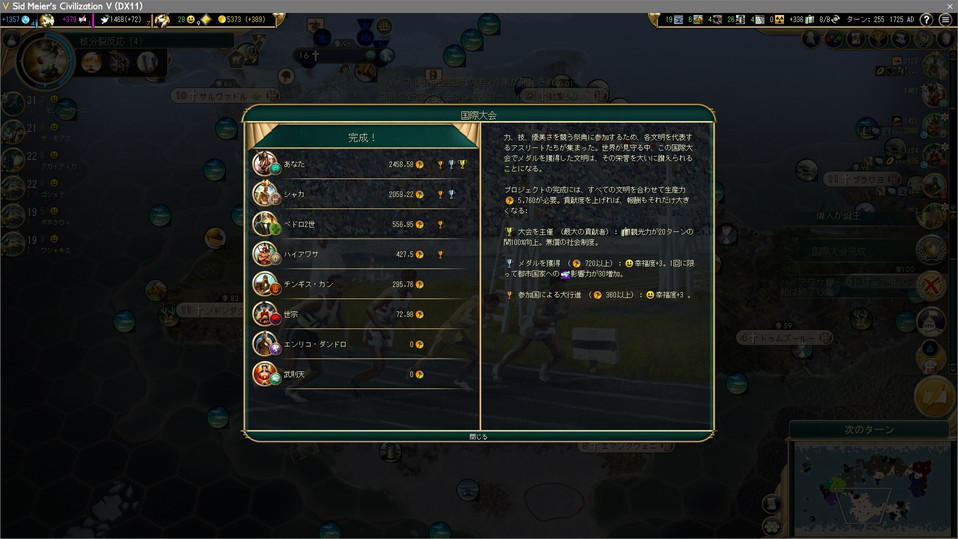Open the Civilopedia help question mark

pyautogui.click(x=927, y=20)
